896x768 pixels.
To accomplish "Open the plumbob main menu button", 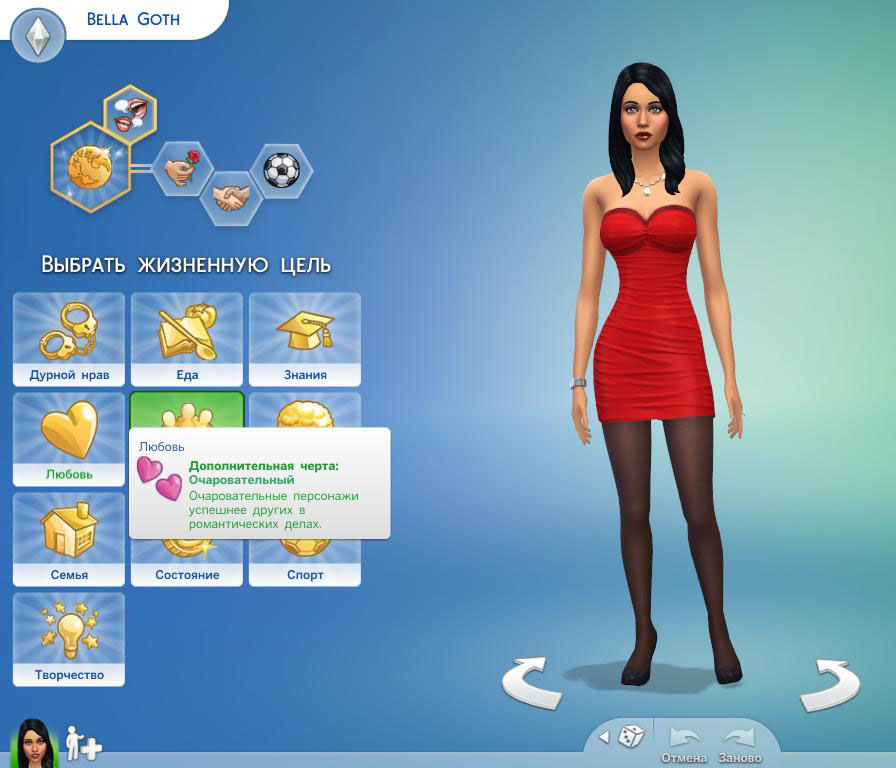I will click(x=38, y=38).
